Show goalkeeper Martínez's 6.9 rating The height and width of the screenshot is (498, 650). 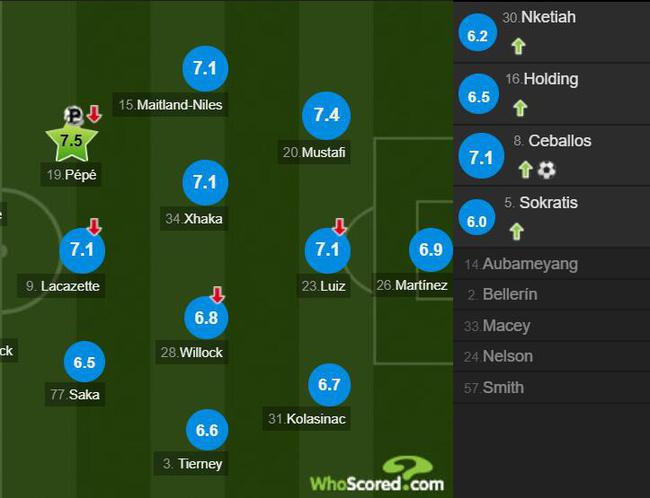430,250
